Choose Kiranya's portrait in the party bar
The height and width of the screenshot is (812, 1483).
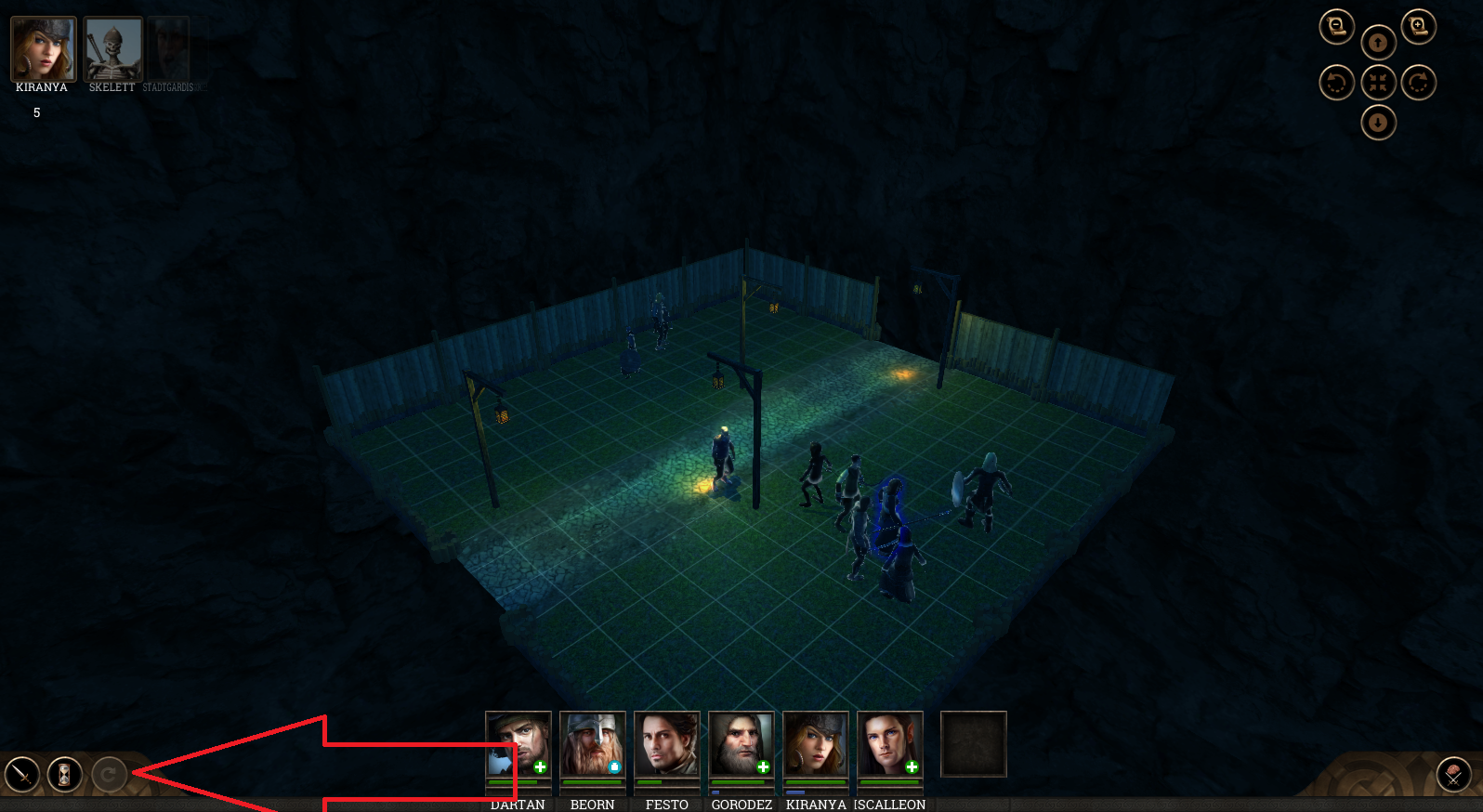coord(816,744)
